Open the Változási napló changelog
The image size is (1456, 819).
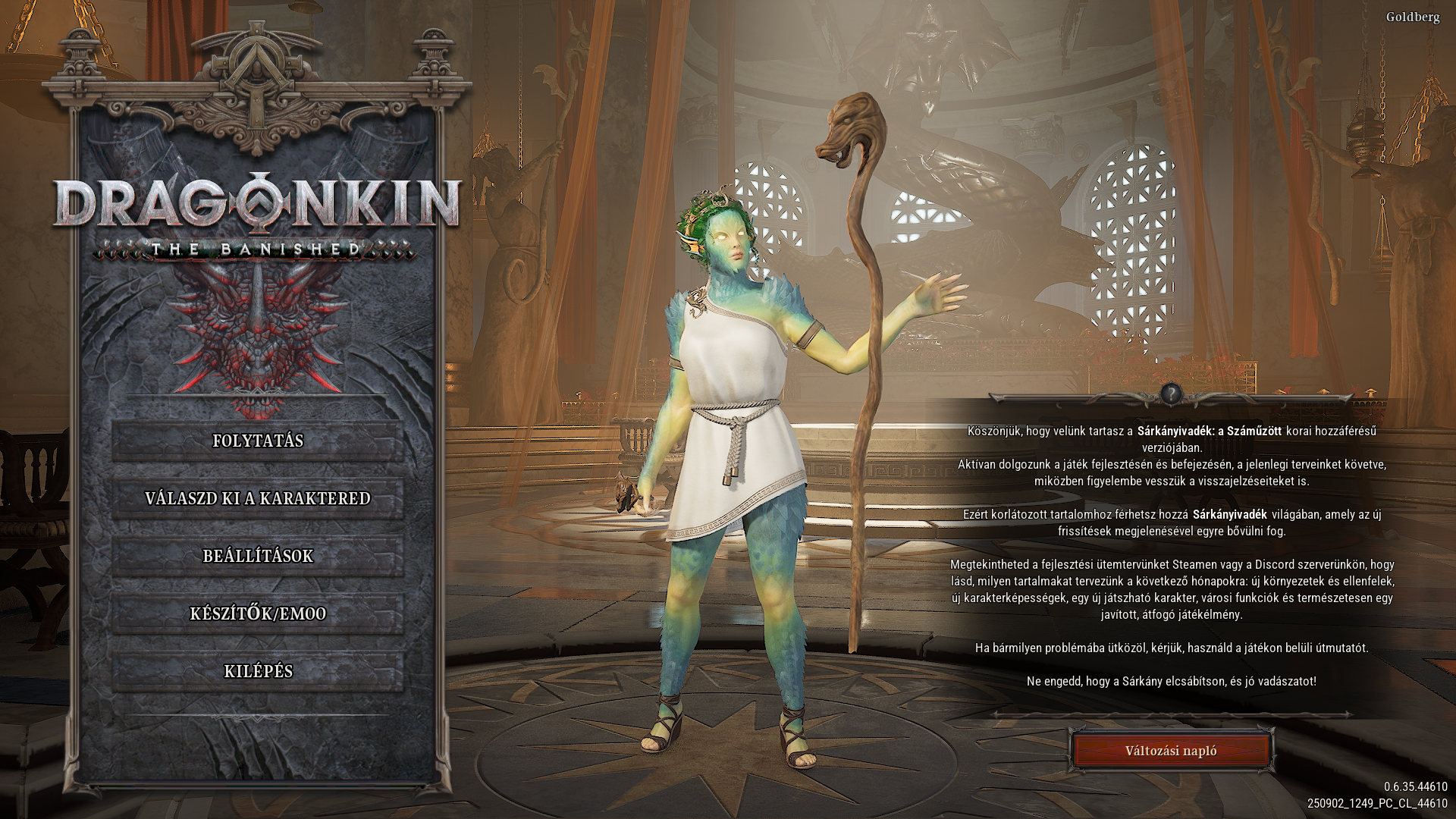pos(1171,751)
